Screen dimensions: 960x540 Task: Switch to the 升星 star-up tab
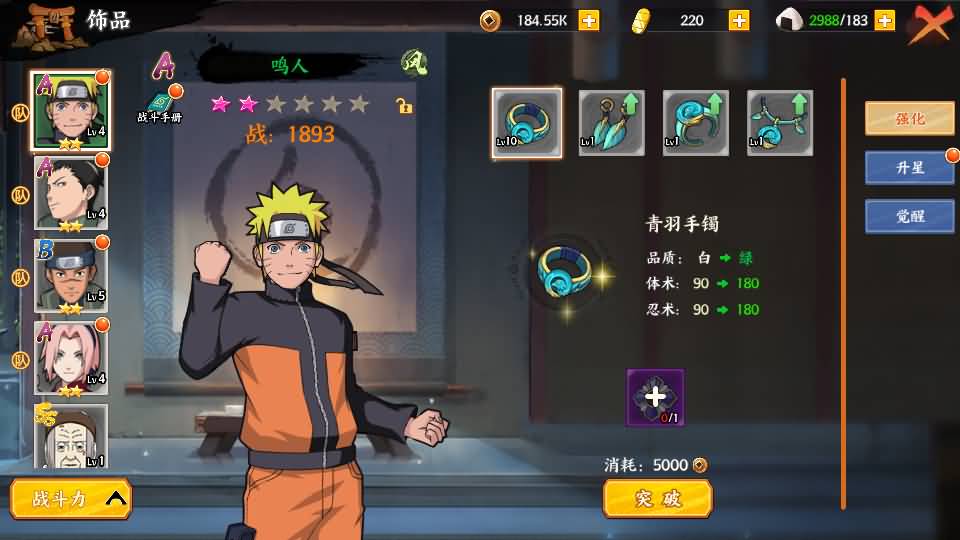(x=909, y=167)
